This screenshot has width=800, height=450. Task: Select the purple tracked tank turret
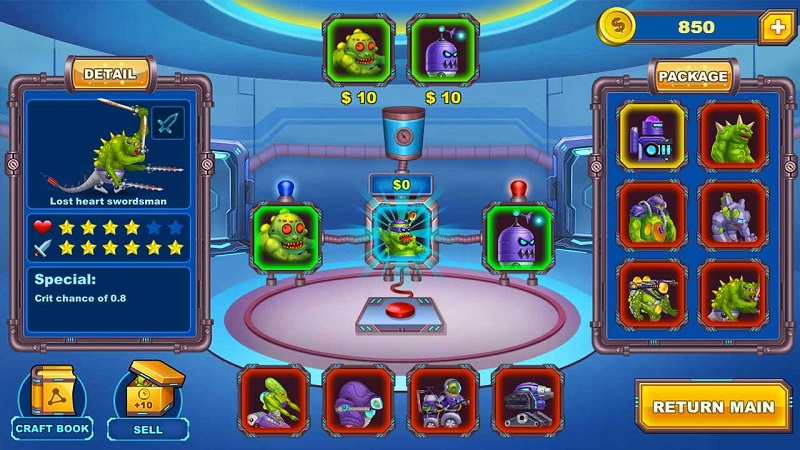coord(527,399)
